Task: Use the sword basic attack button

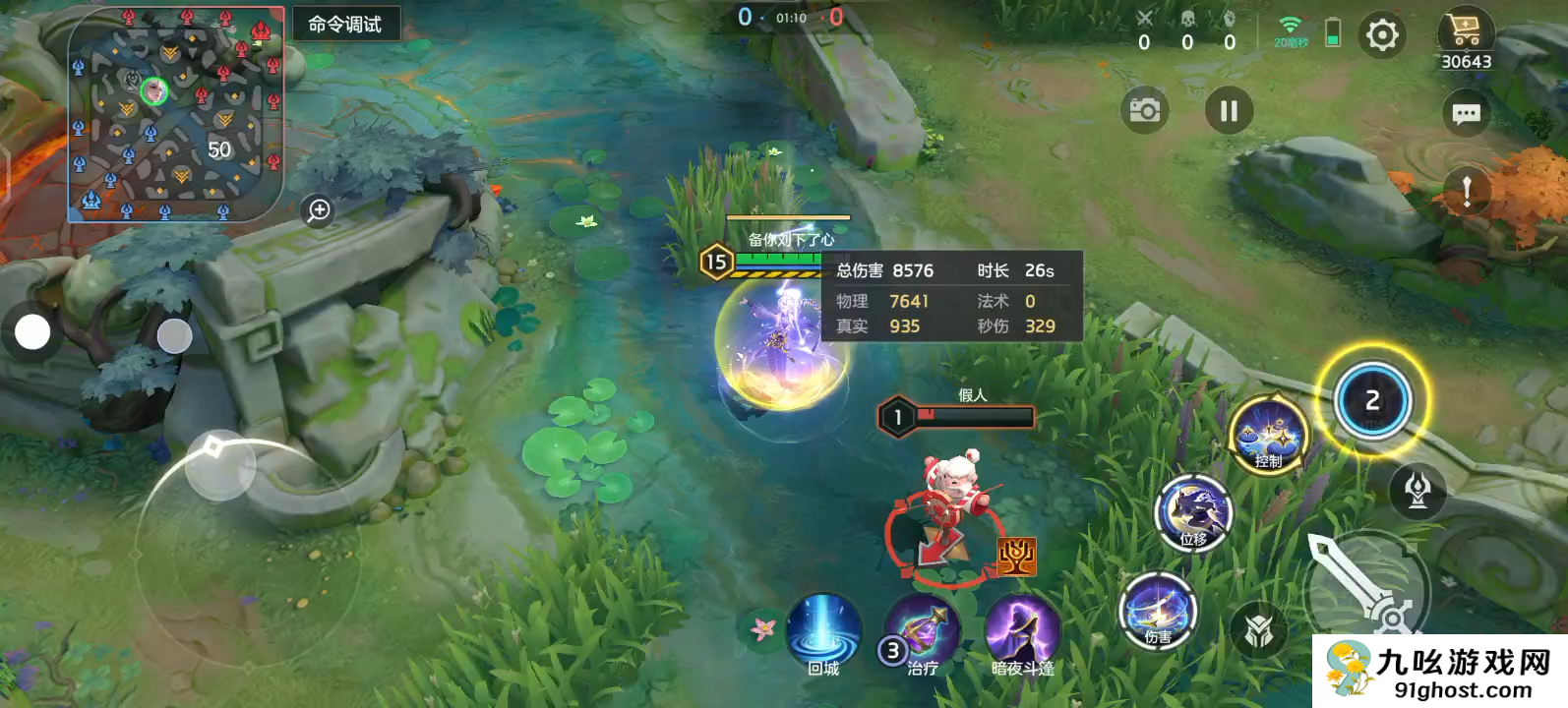Action: [x=1365, y=587]
